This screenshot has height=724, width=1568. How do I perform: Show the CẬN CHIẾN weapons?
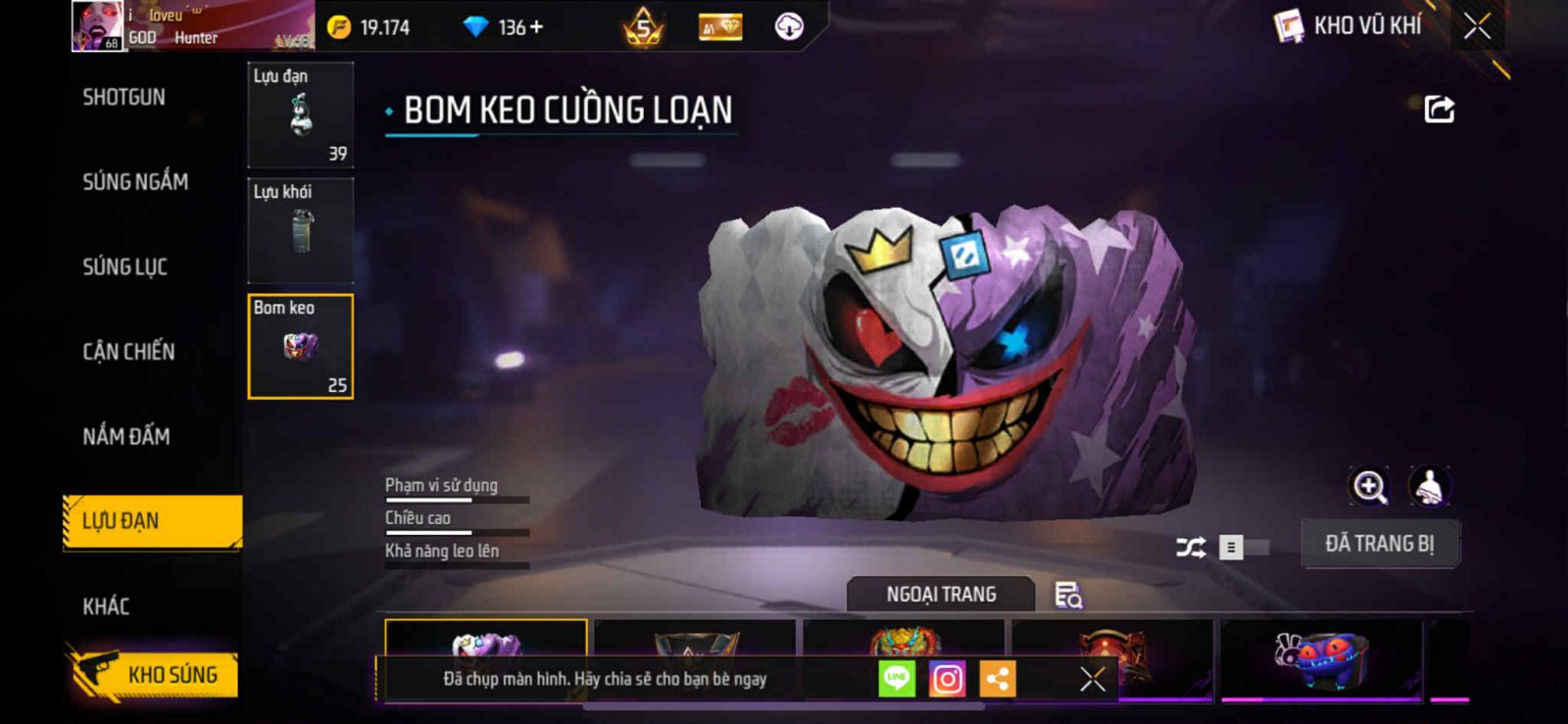point(128,351)
